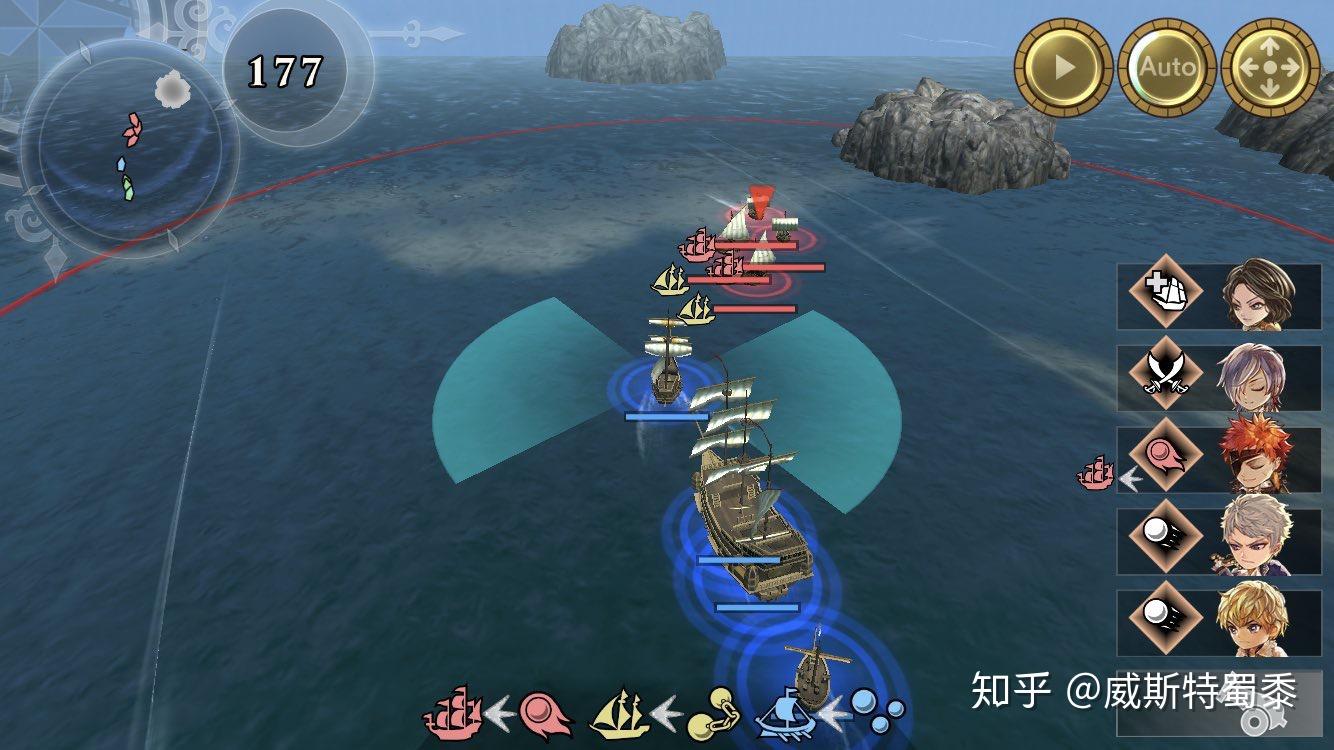
Task: Activate the four-arrow camera move button
Action: tap(1270, 68)
